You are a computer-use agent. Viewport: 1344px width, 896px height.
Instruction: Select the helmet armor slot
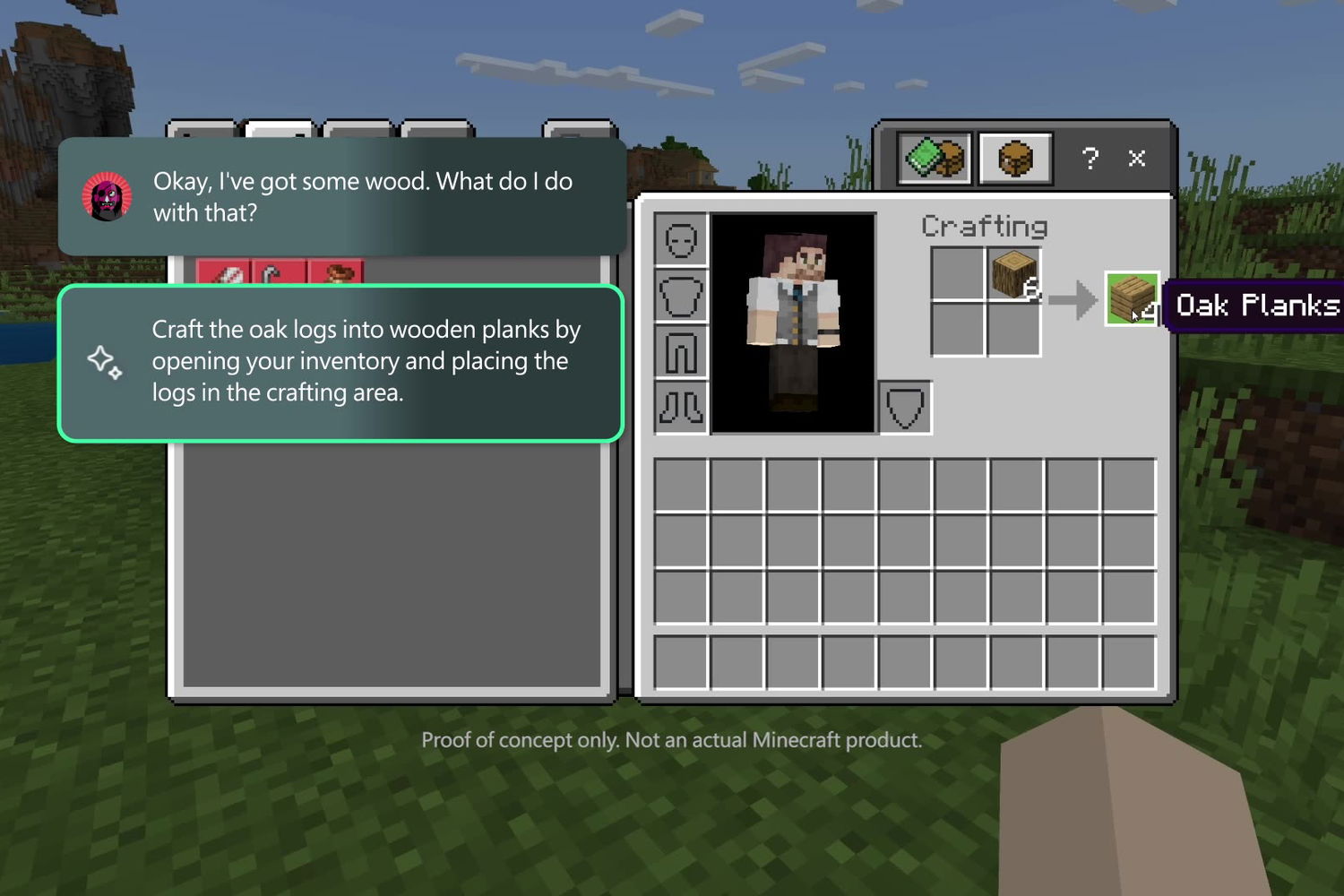(x=681, y=239)
